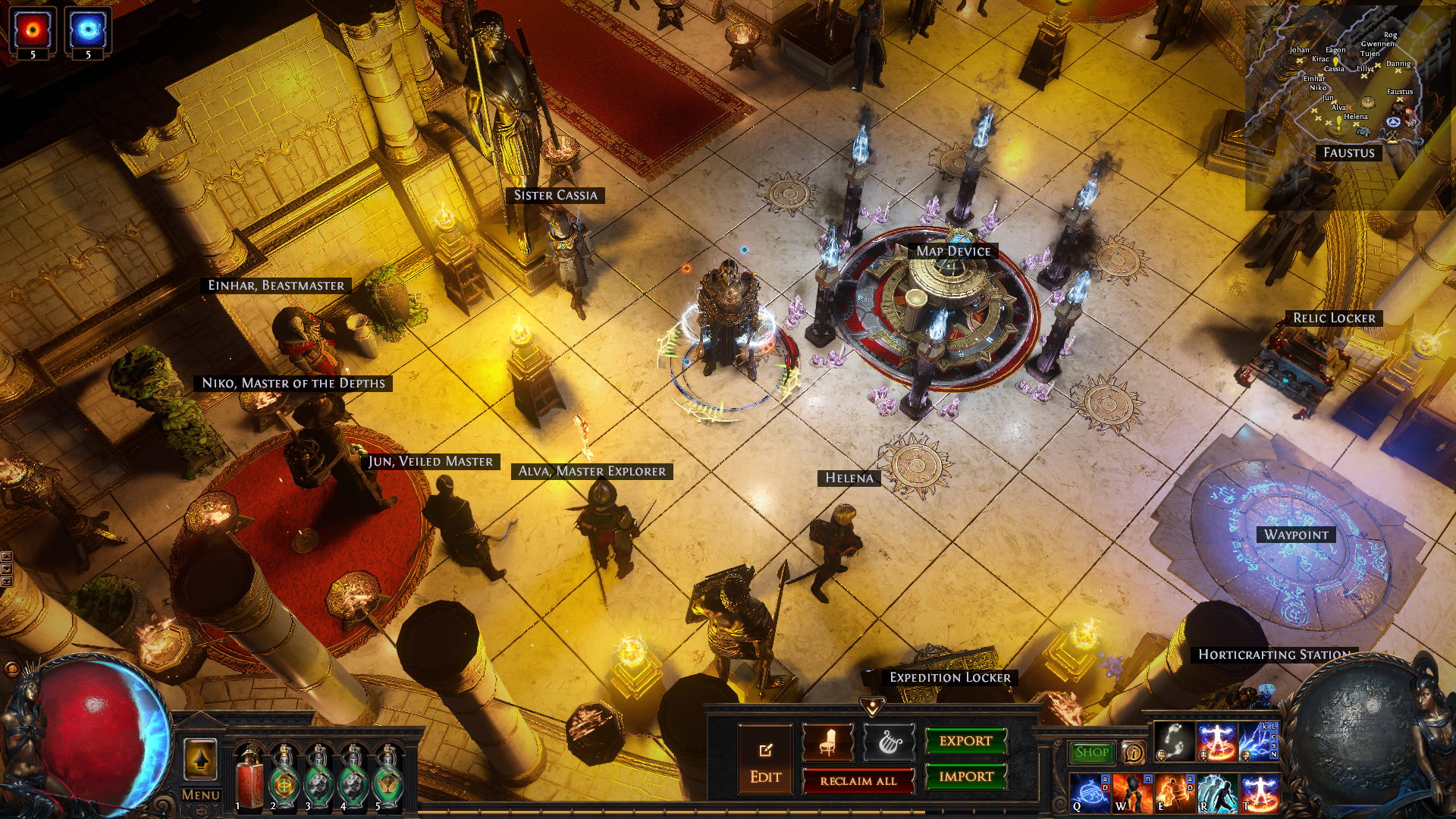The image size is (1456, 819).
Task: Export the hideout layout
Action: (x=965, y=741)
